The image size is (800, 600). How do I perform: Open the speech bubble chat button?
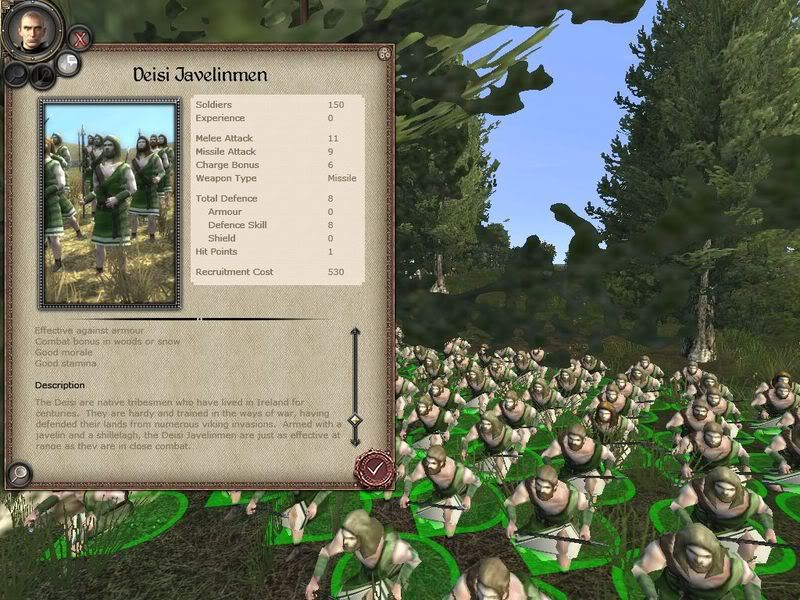68,64
